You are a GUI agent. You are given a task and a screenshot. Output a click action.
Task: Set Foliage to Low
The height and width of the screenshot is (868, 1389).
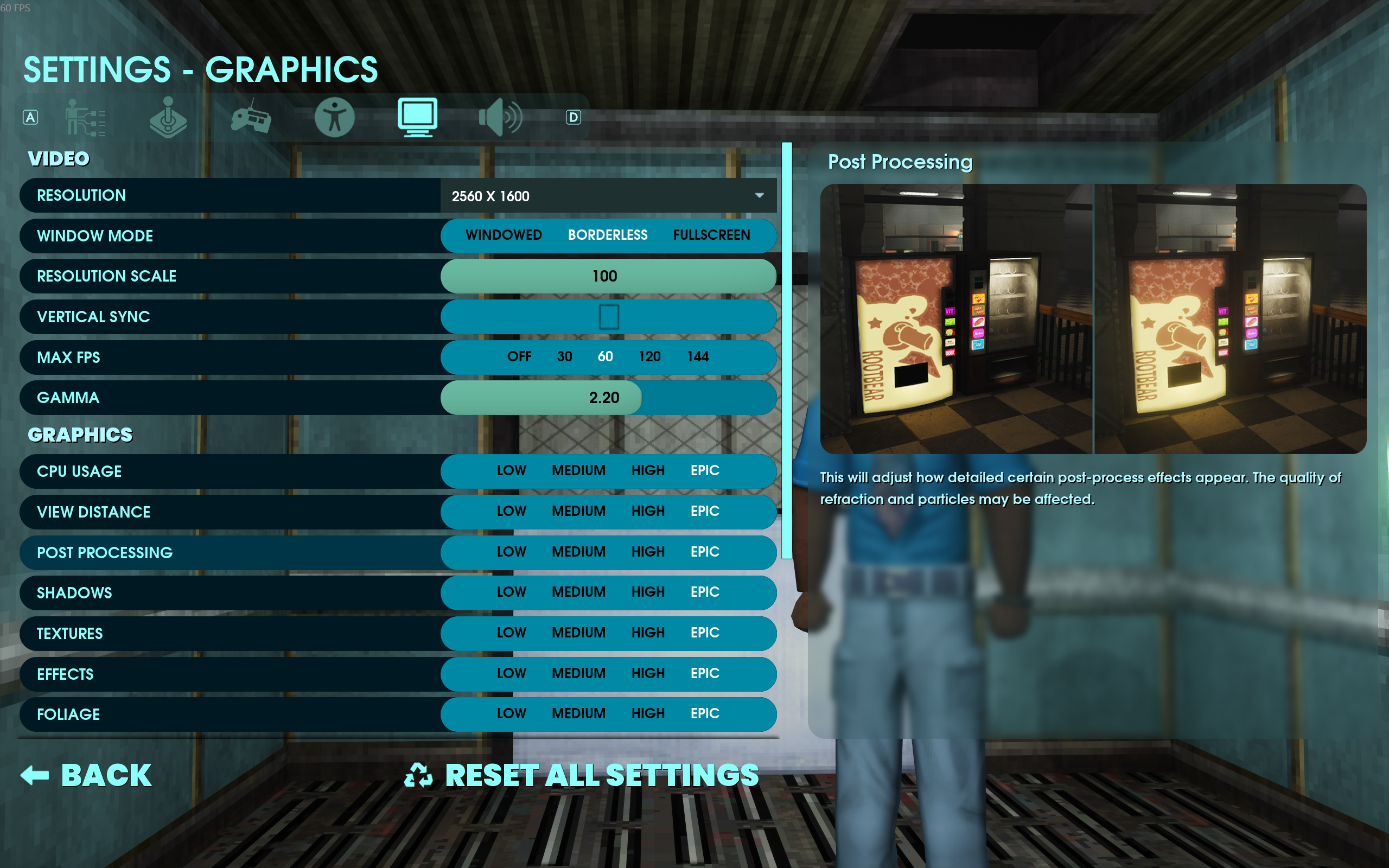[511, 713]
